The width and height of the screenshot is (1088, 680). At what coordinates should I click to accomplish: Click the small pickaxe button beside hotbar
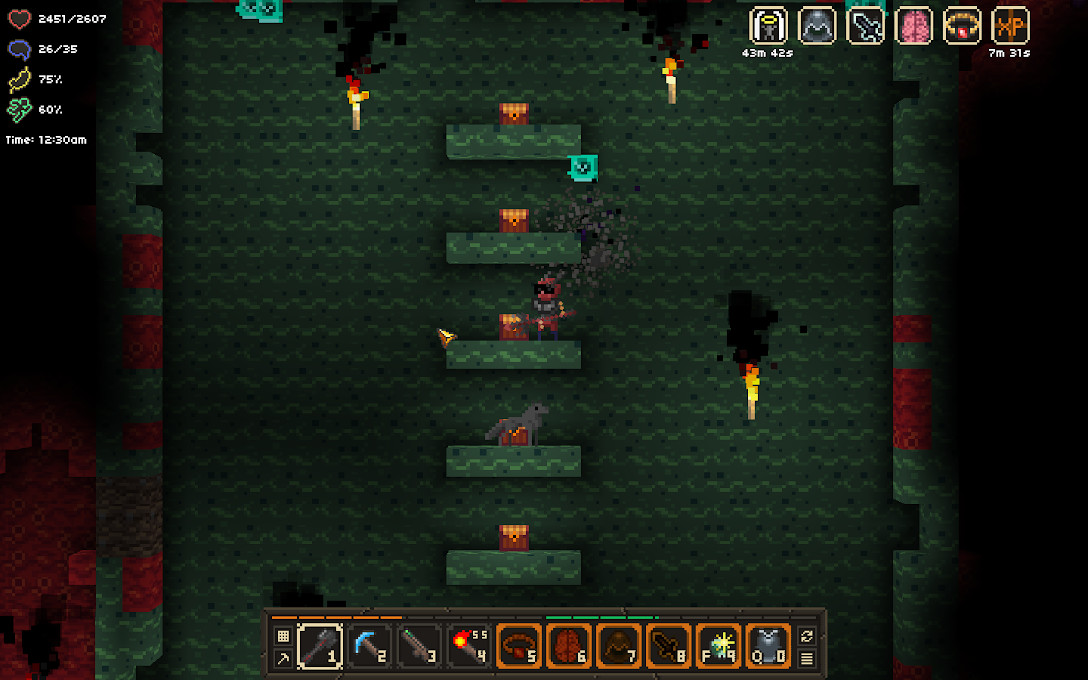tap(283, 658)
